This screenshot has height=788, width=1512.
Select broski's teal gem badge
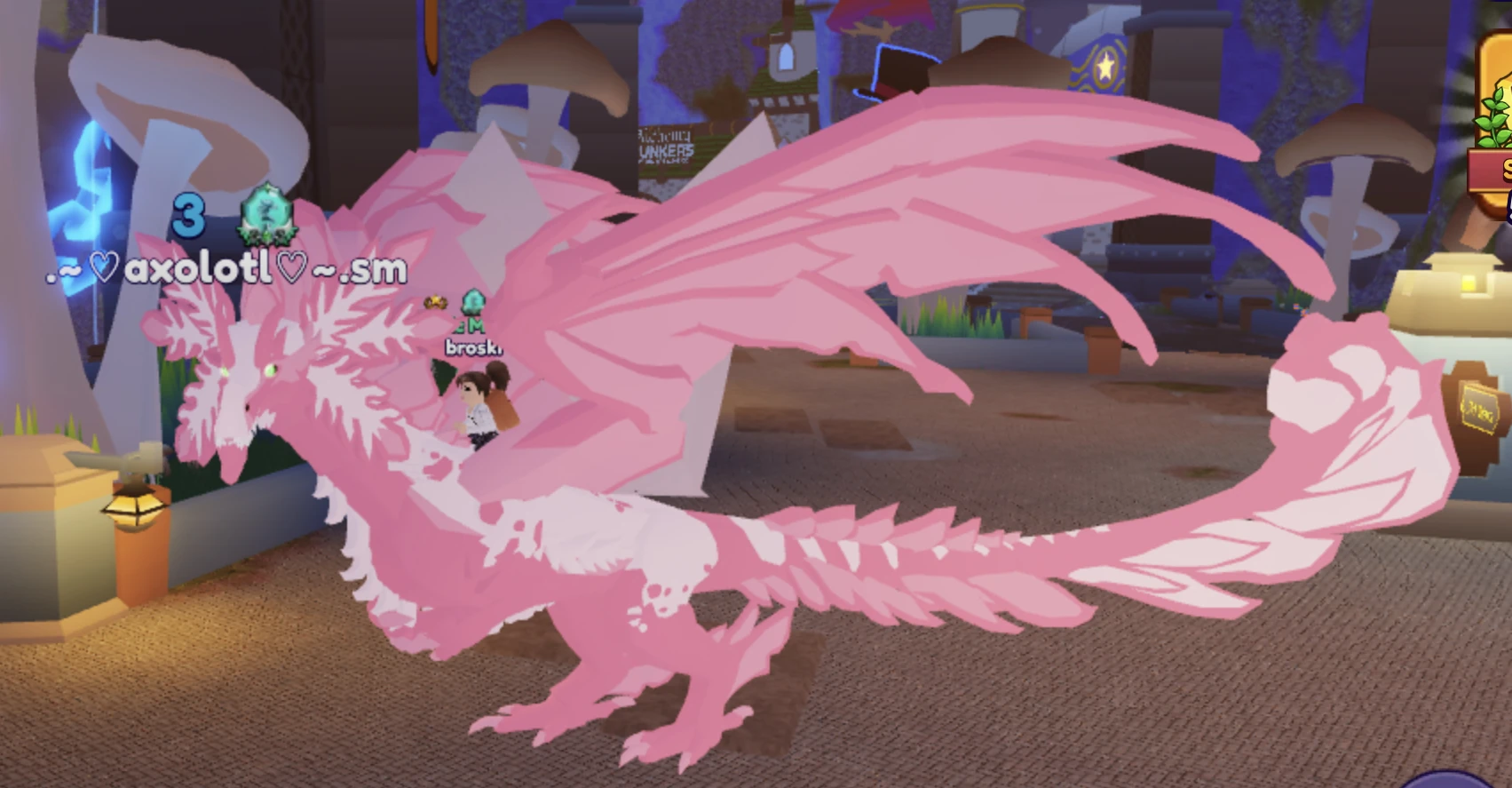[473, 302]
